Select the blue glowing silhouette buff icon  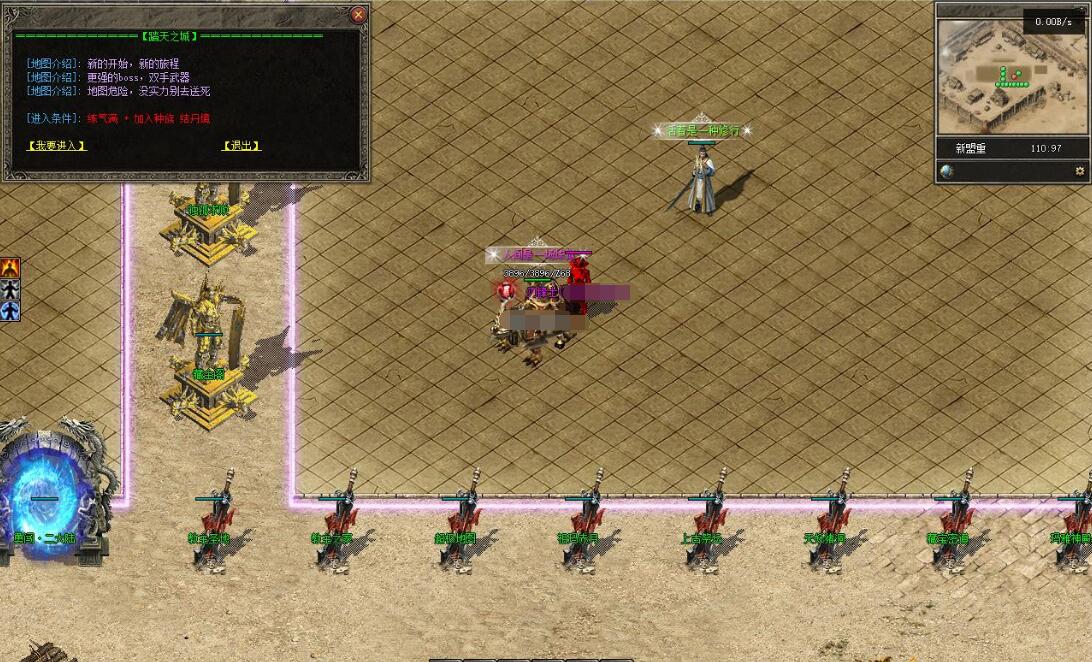(10, 311)
